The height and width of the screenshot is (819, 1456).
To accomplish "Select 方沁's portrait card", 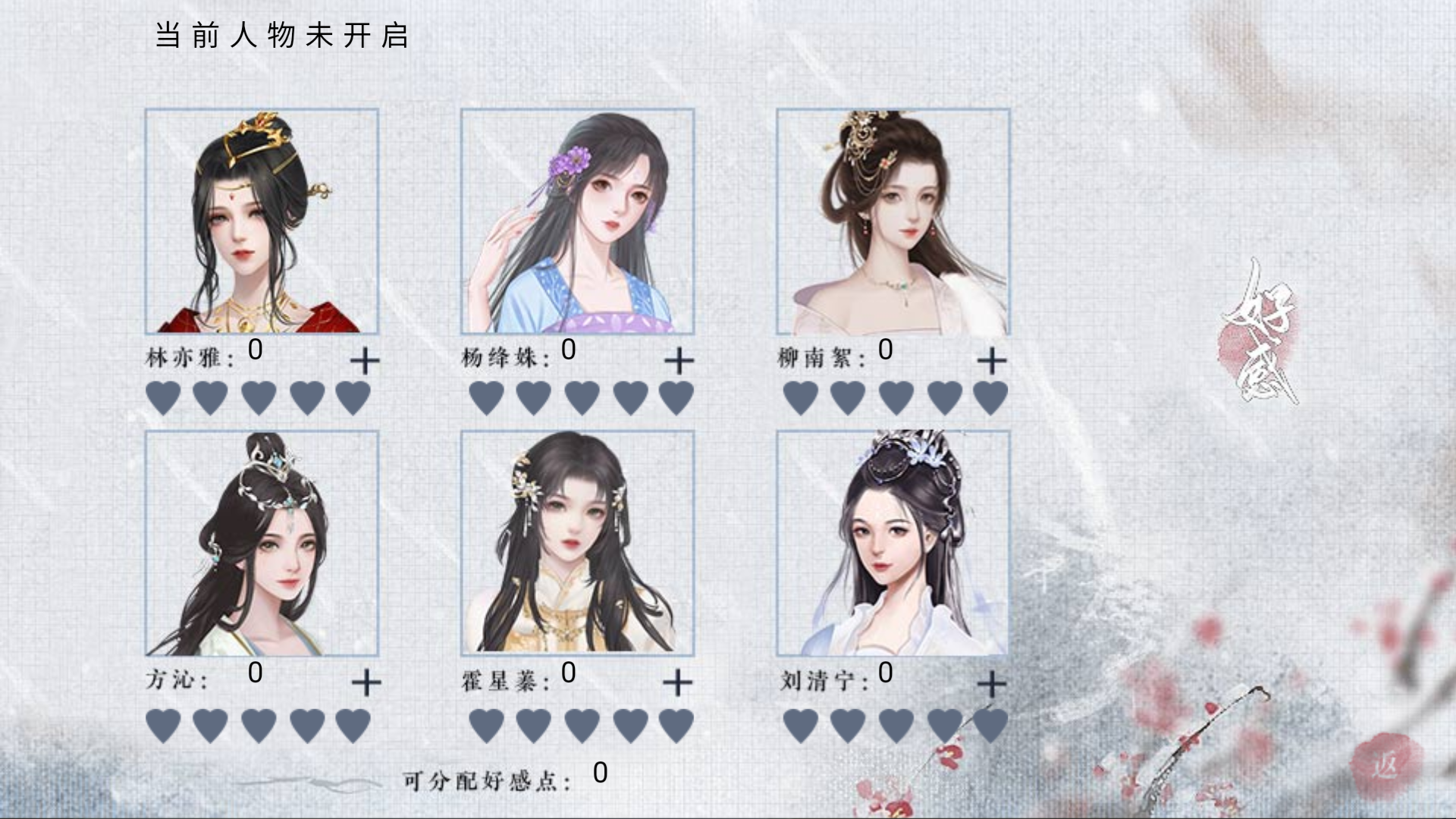I will [x=262, y=543].
